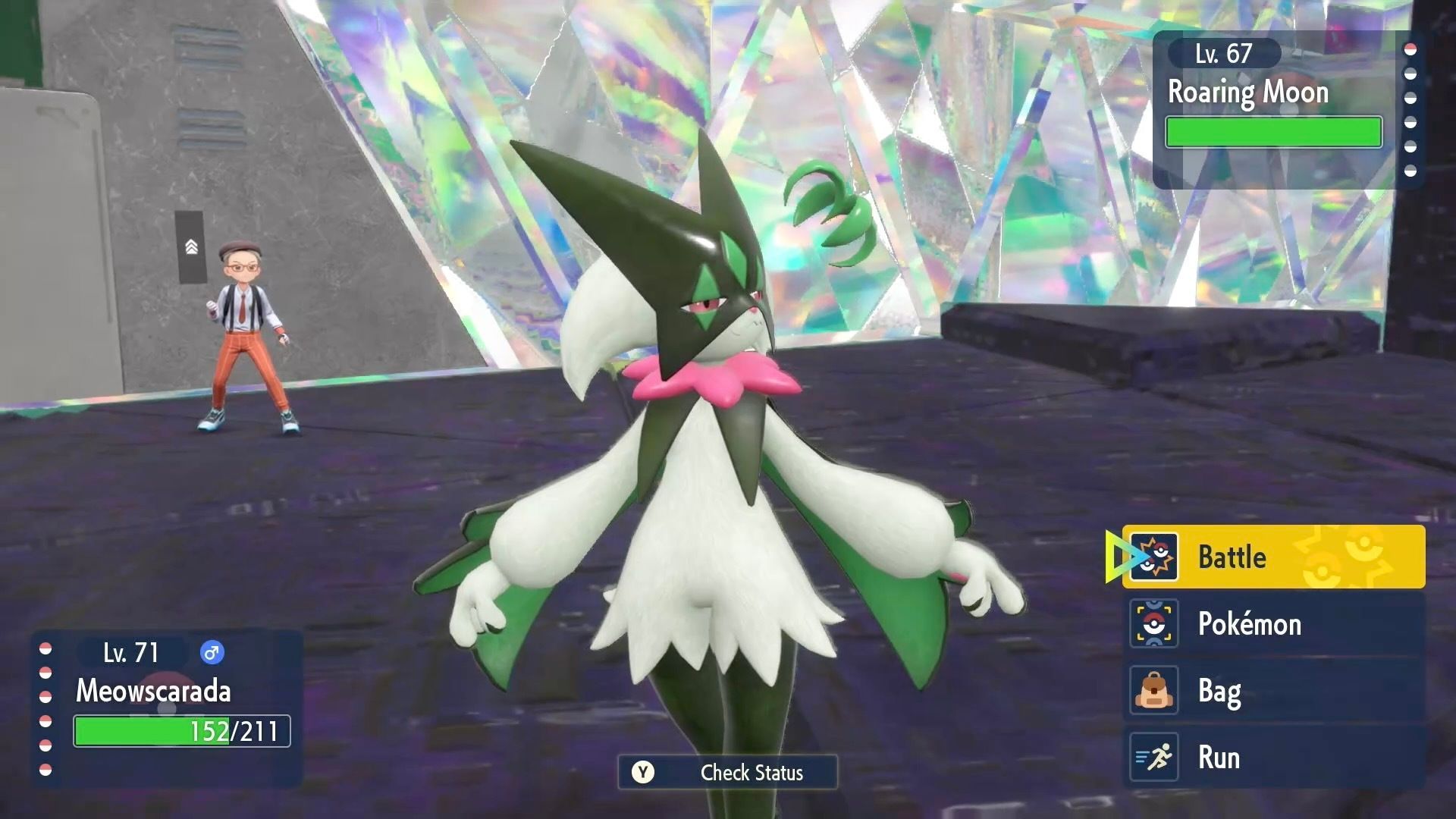Image resolution: width=1456 pixels, height=819 pixels.
Task: Open the Pokémon party menu
Action: [1272, 623]
